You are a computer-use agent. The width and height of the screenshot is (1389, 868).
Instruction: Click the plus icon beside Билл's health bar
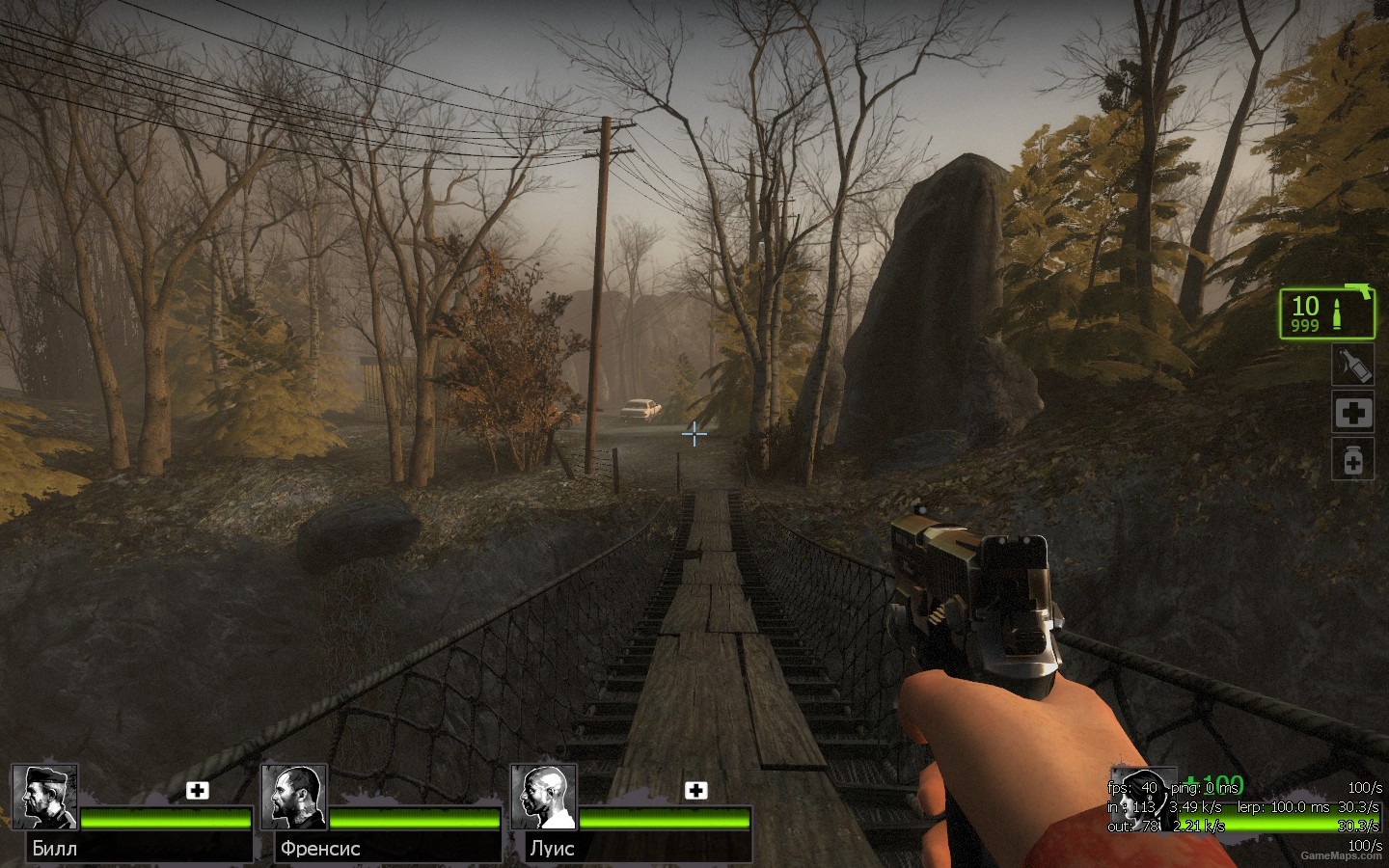(x=200, y=789)
